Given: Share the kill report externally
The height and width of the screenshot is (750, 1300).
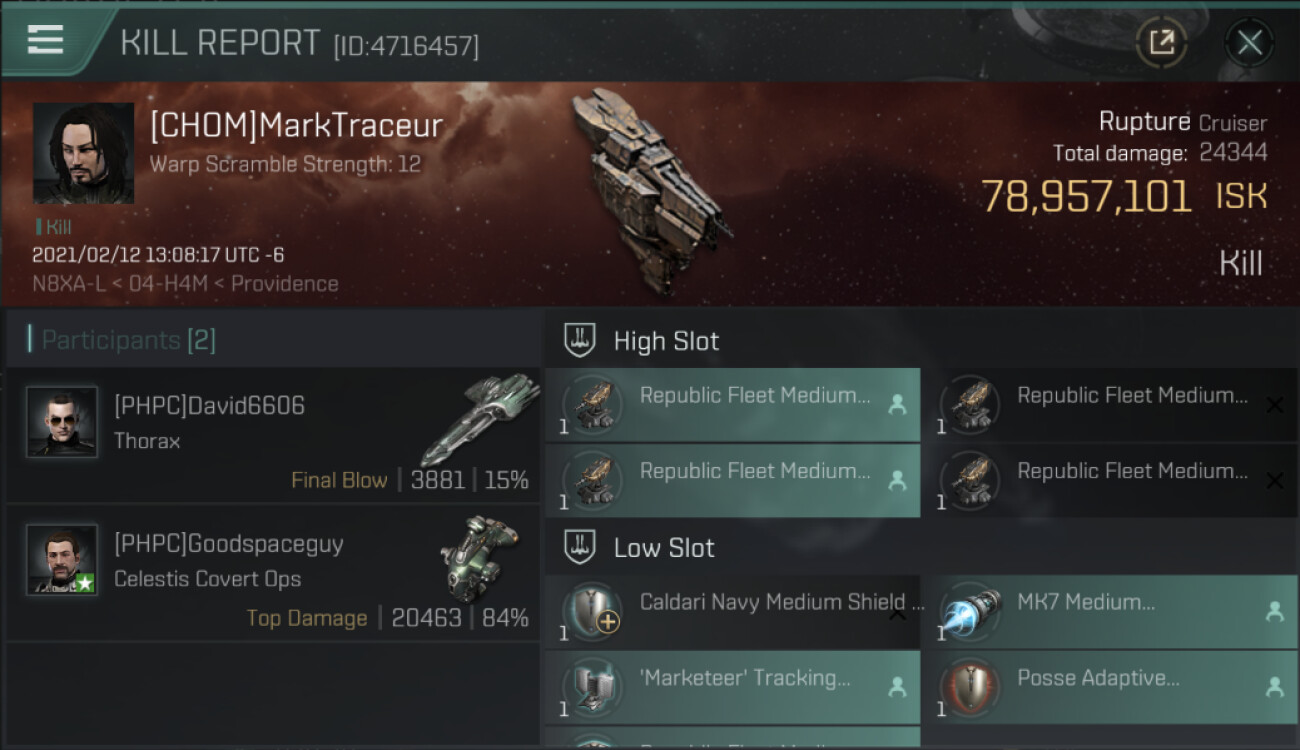Looking at the screenshot, I should 1161,42.
